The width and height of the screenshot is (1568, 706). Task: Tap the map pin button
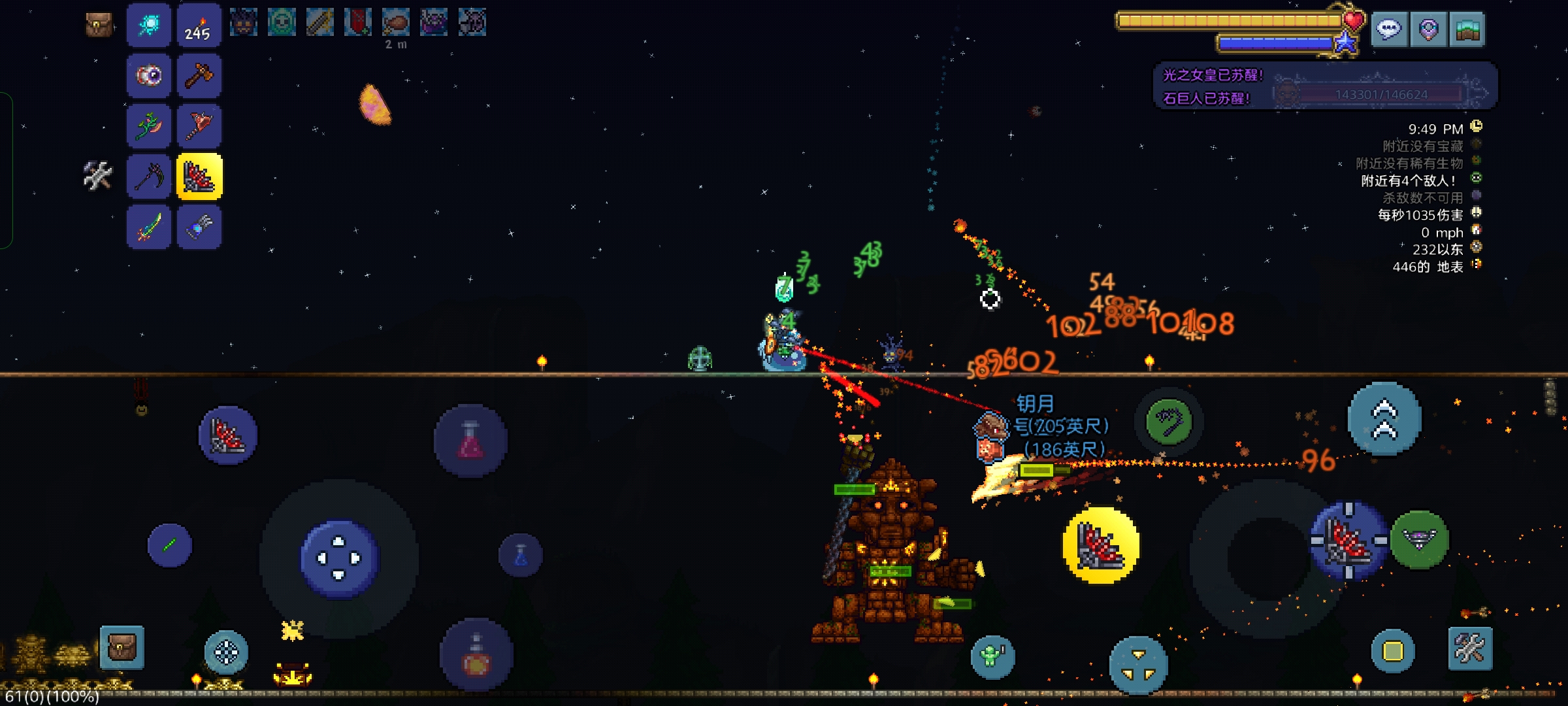1428,29
